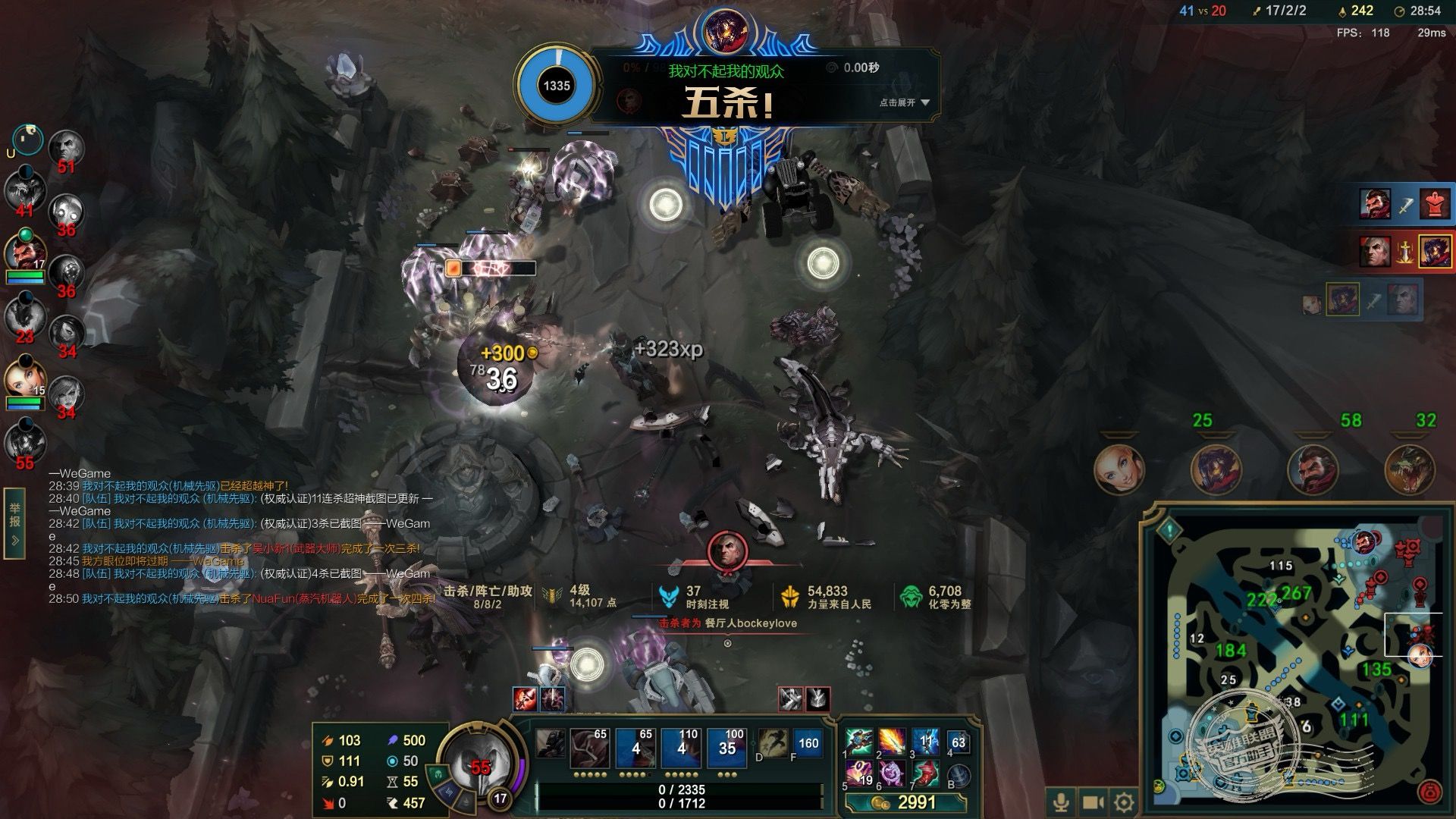Activate the recall button

click(x=959, y=775)
